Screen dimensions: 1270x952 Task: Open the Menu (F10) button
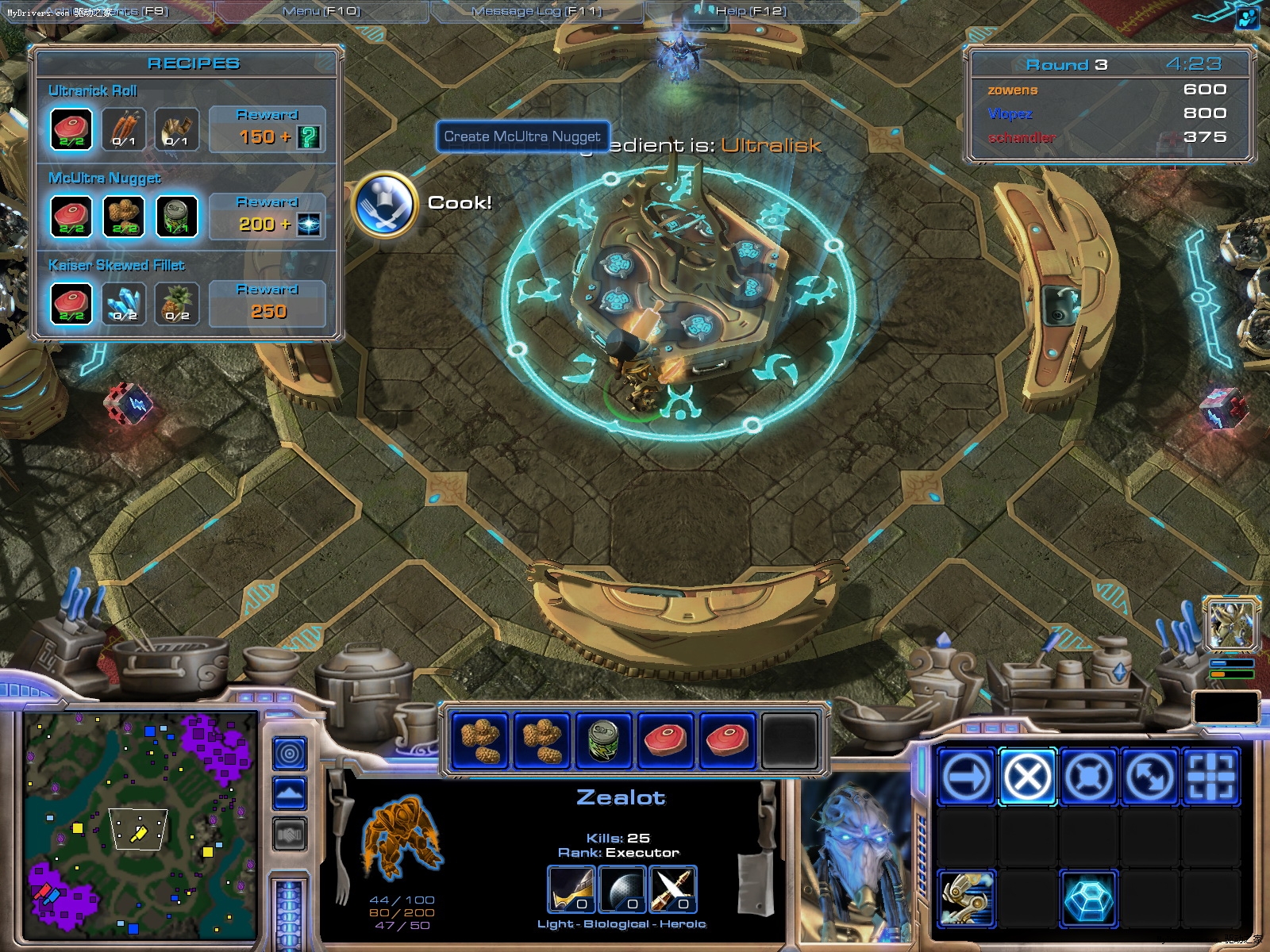[x=321, y=11]
